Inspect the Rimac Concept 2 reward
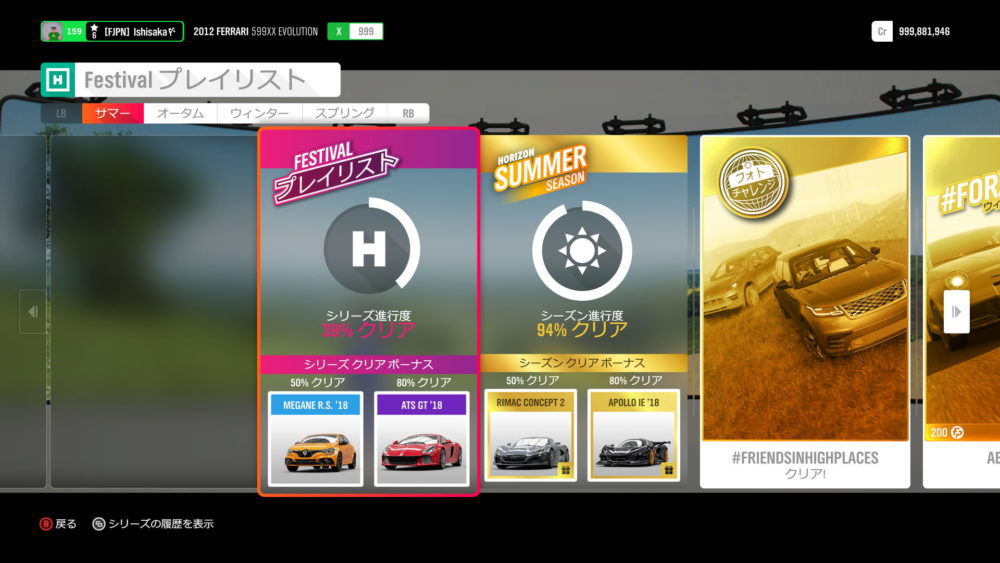1000x563 pixels. (531, 435)
